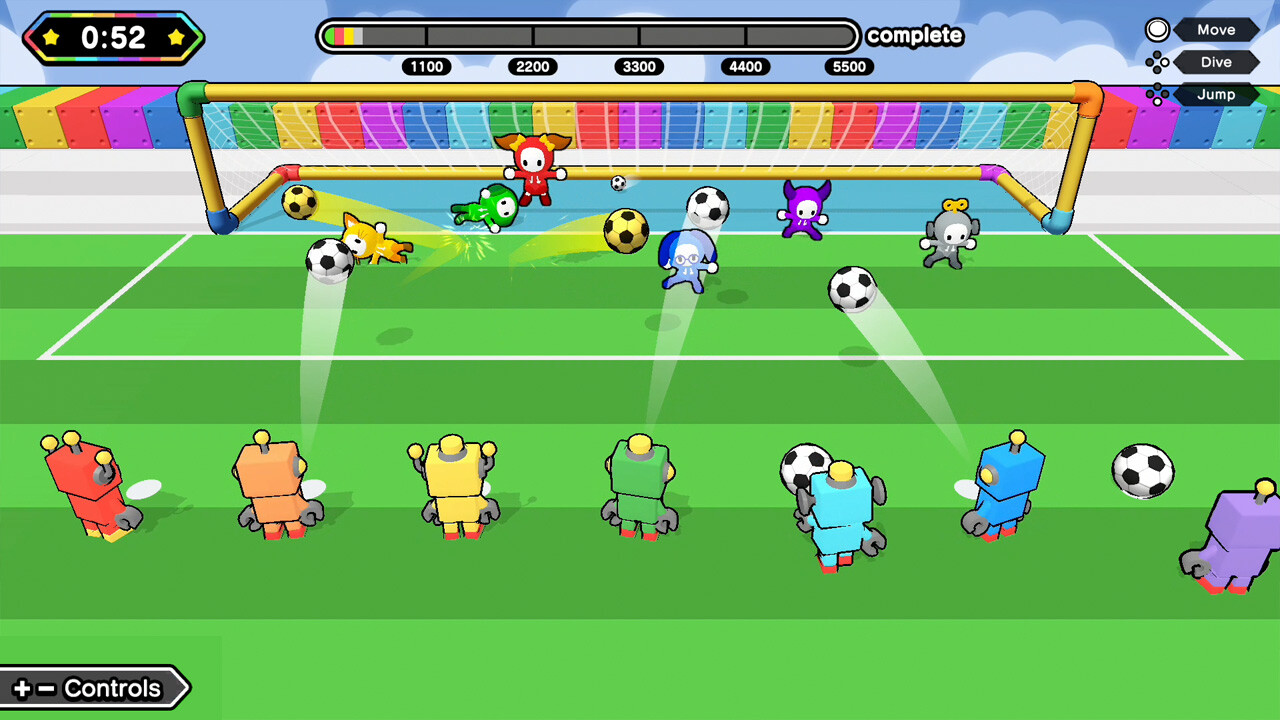This screenshot has width=1280, height=720.
Task: Click the Move control hint label
Action: [x=1215, y=29]
